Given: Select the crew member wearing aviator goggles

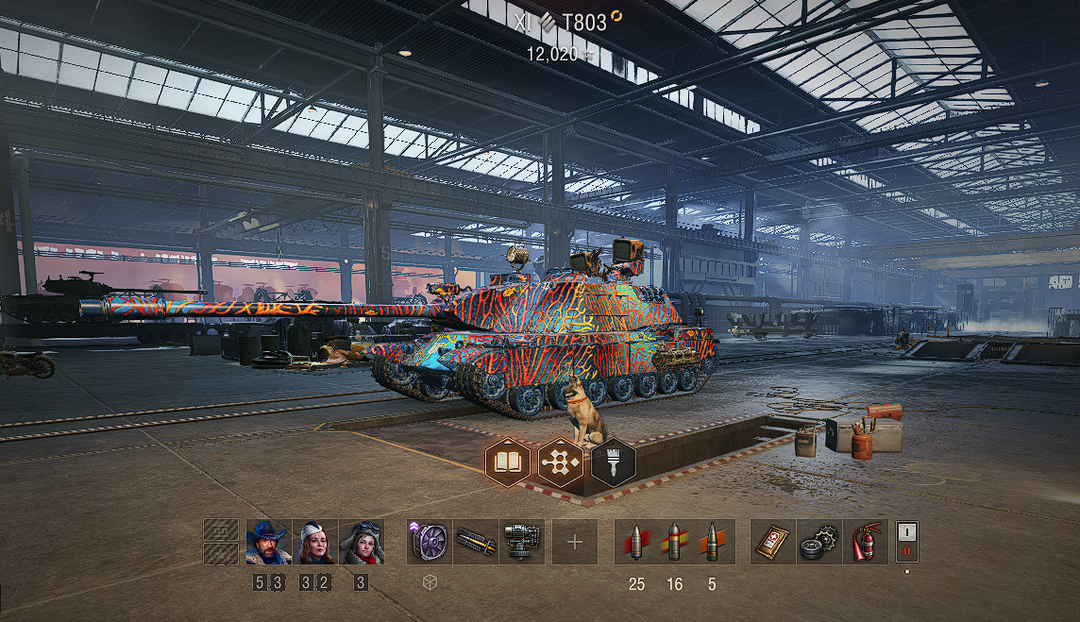Looking at the screenshot, I should 361,542.
